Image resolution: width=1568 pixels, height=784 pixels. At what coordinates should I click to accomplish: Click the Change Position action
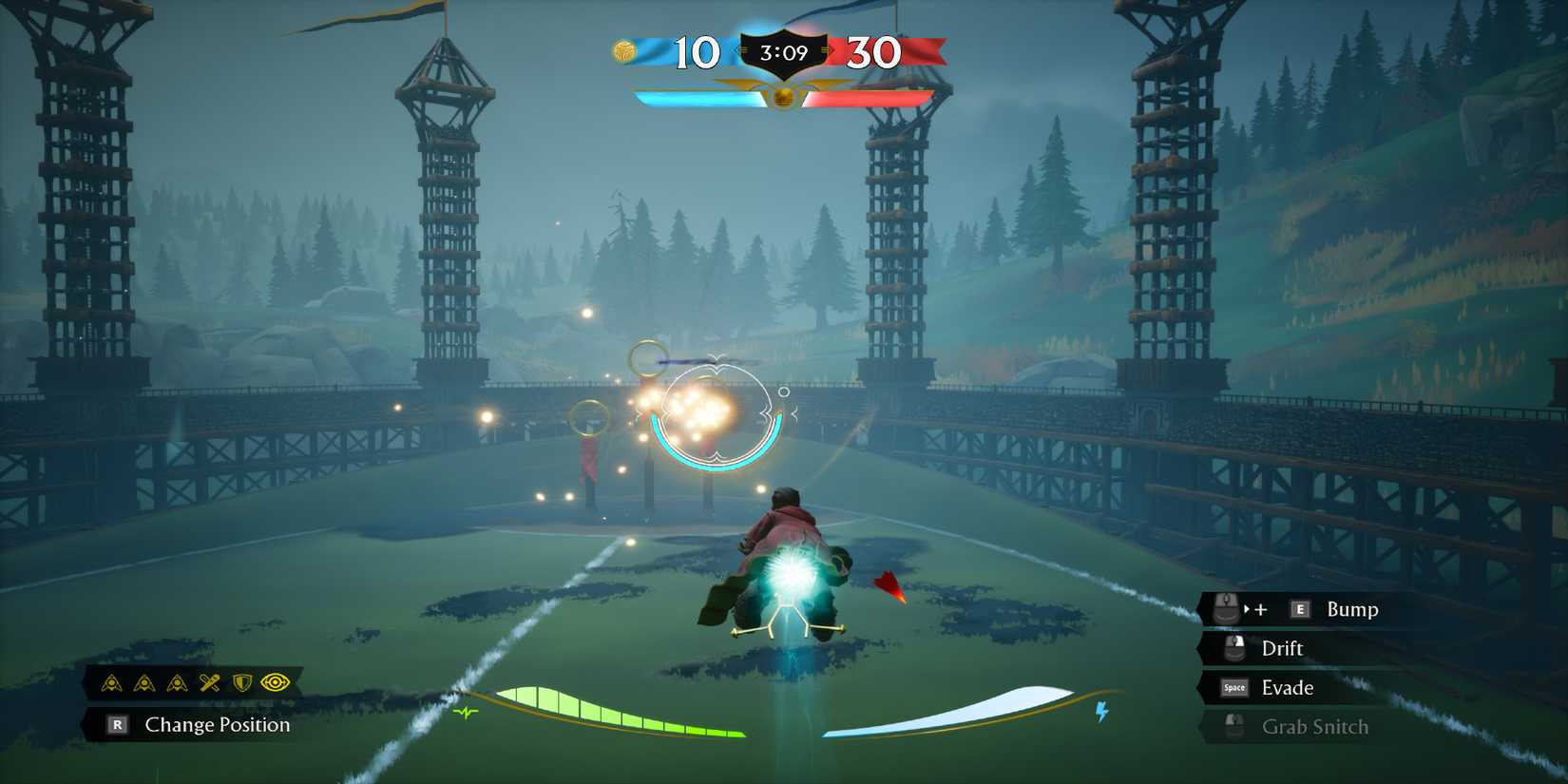[216, 724]
